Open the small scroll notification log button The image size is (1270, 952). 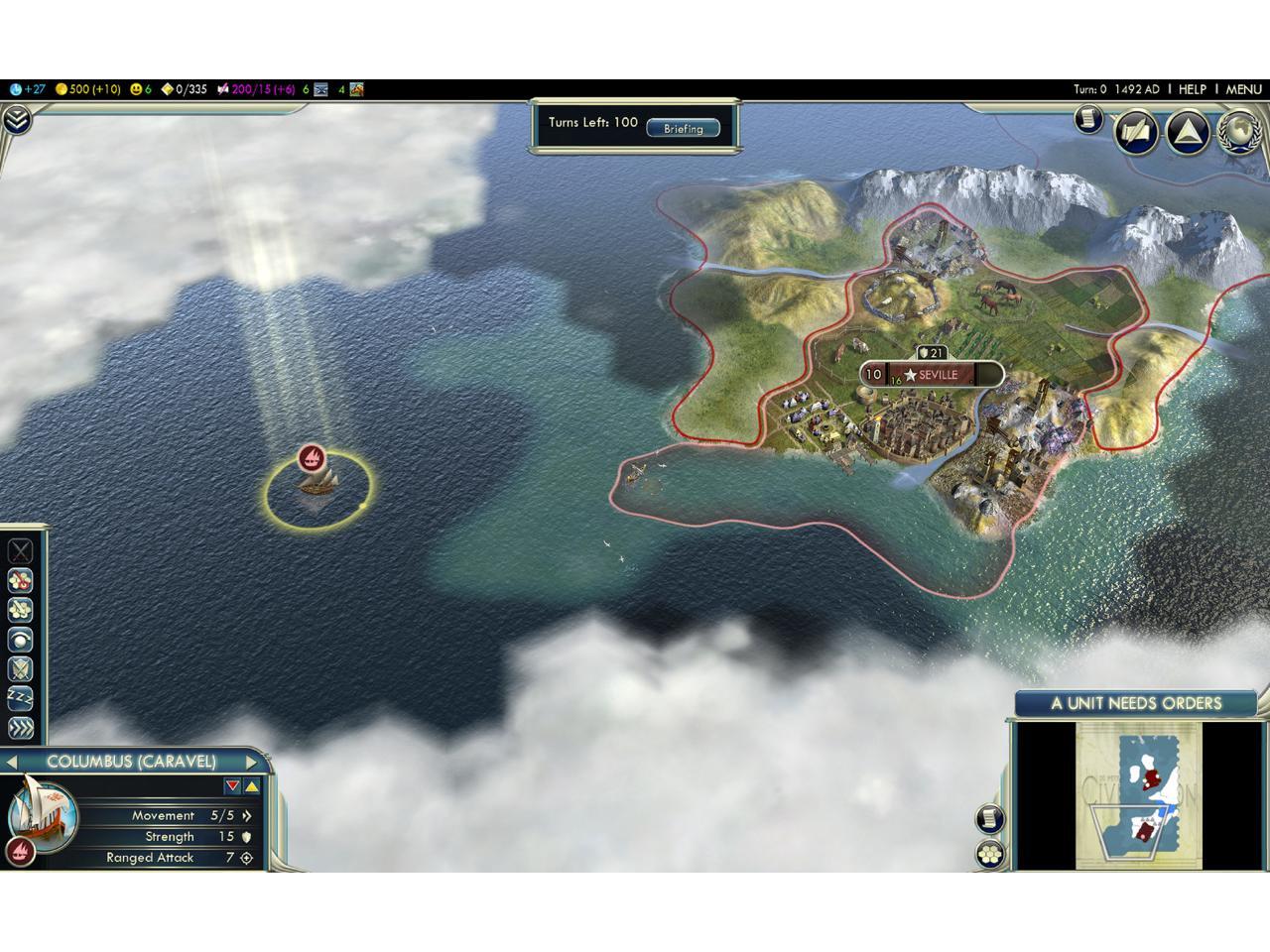[x=1088, y=119]
